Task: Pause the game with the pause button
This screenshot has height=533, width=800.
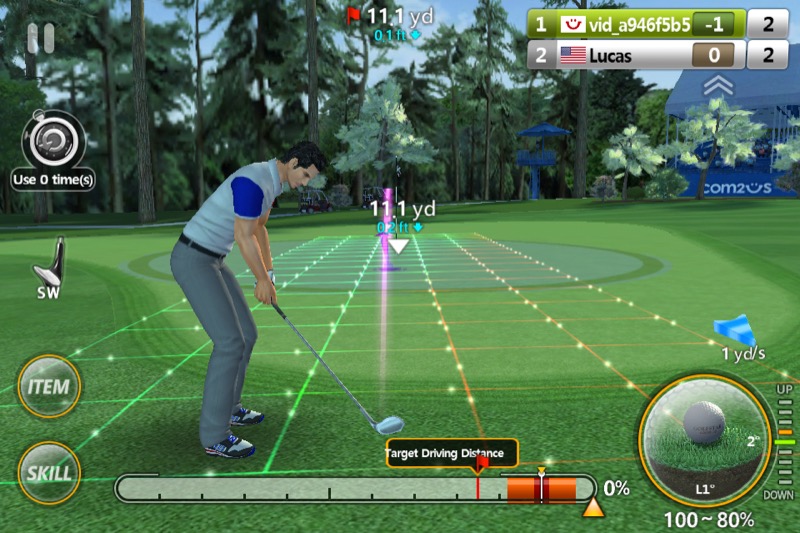Action: point(41,38)
